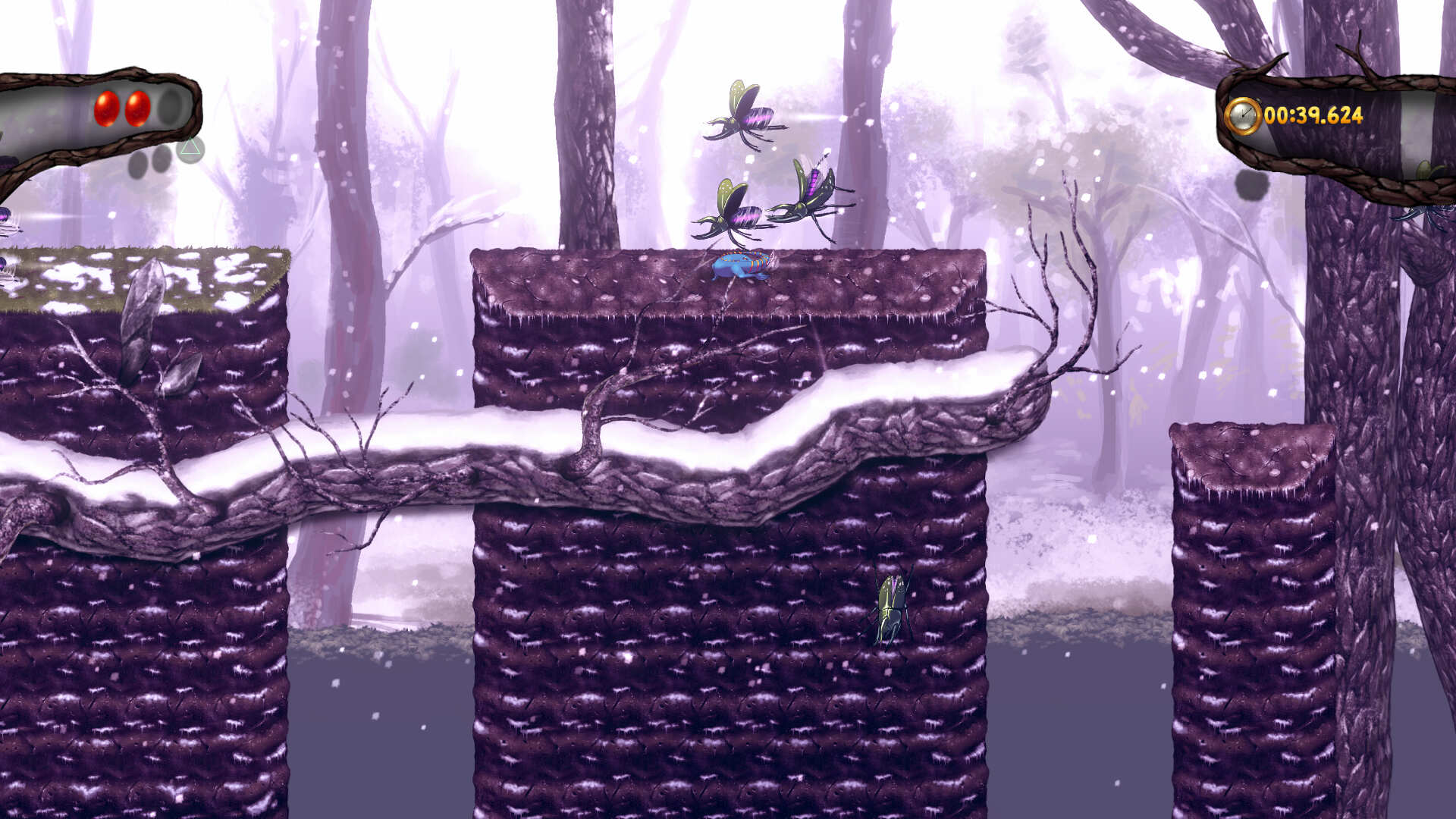
Task: Click the stopwatch icon beside the timer
Action: [x=1244, y=115]
